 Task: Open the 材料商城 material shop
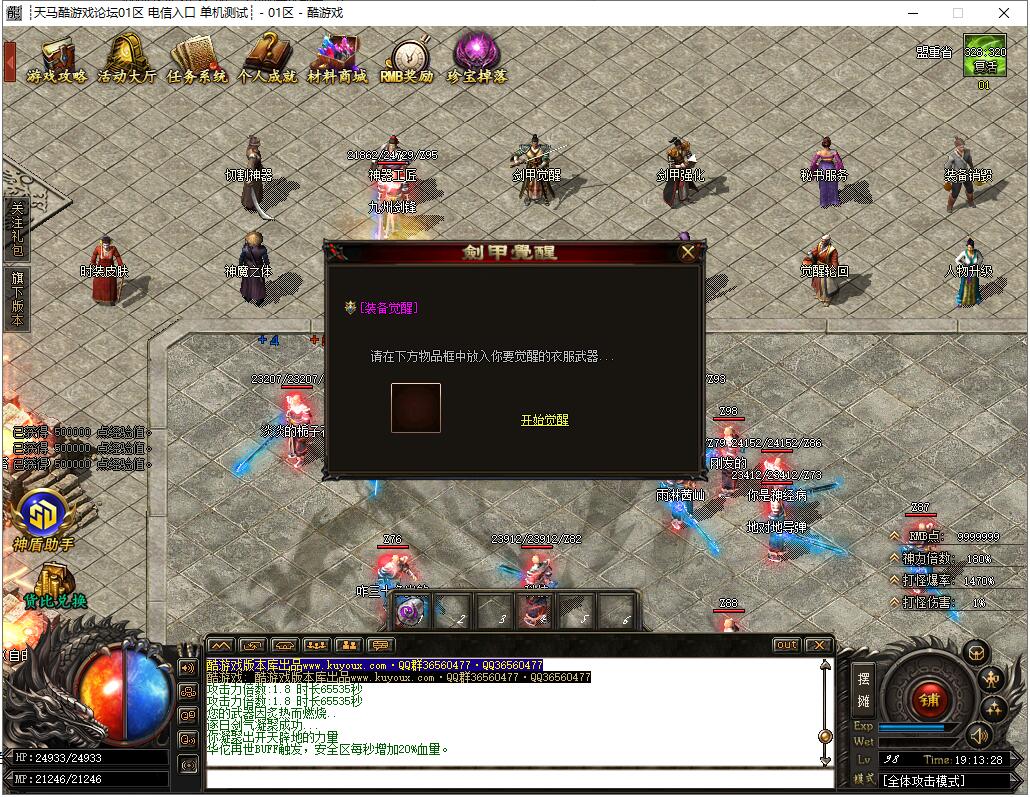(337, 60)
